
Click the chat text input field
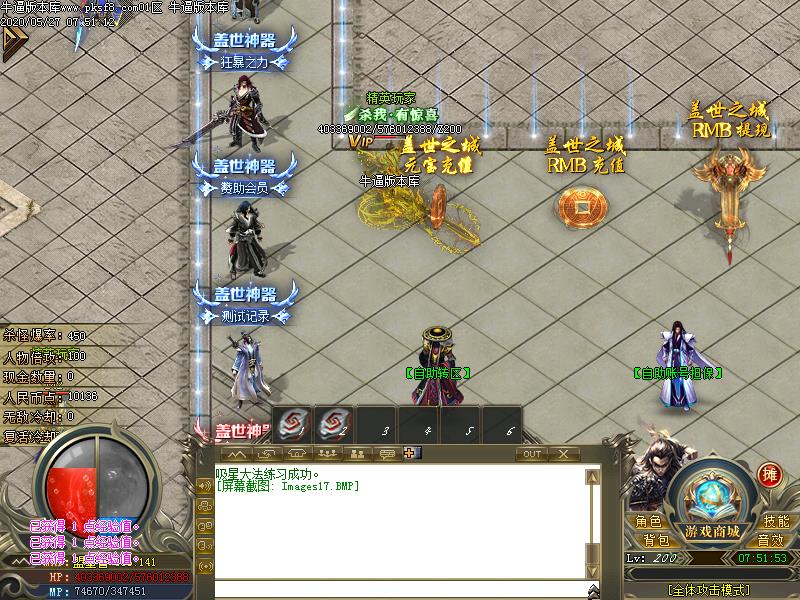pyautogui.click(x=400, y=589)
